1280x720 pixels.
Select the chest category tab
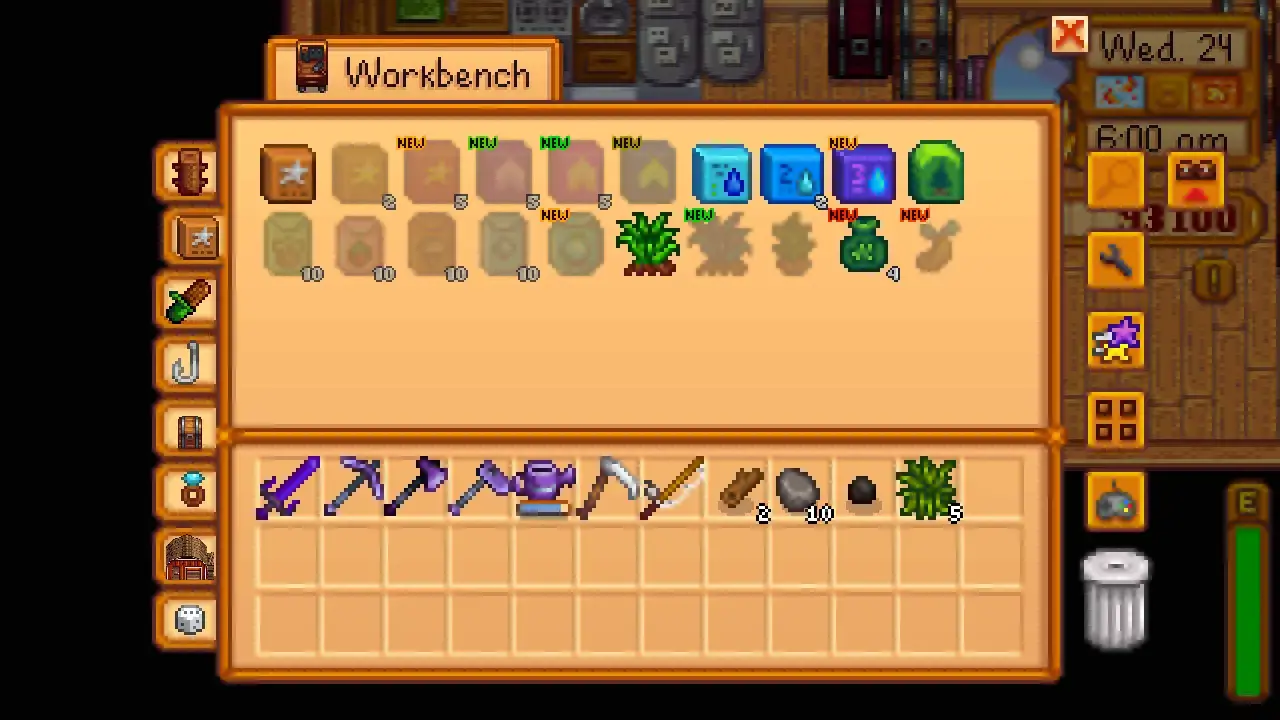click(189, 430)
